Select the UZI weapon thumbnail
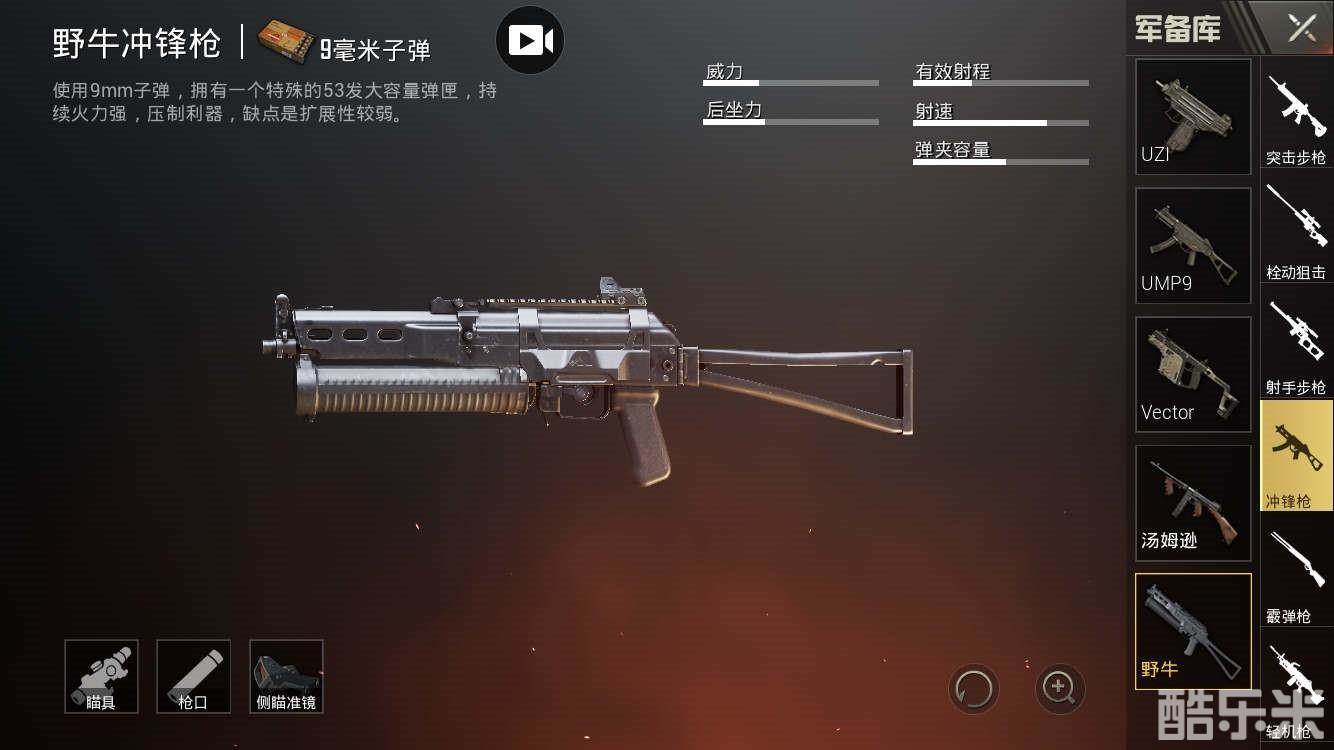 click(x=1193, y=116)
